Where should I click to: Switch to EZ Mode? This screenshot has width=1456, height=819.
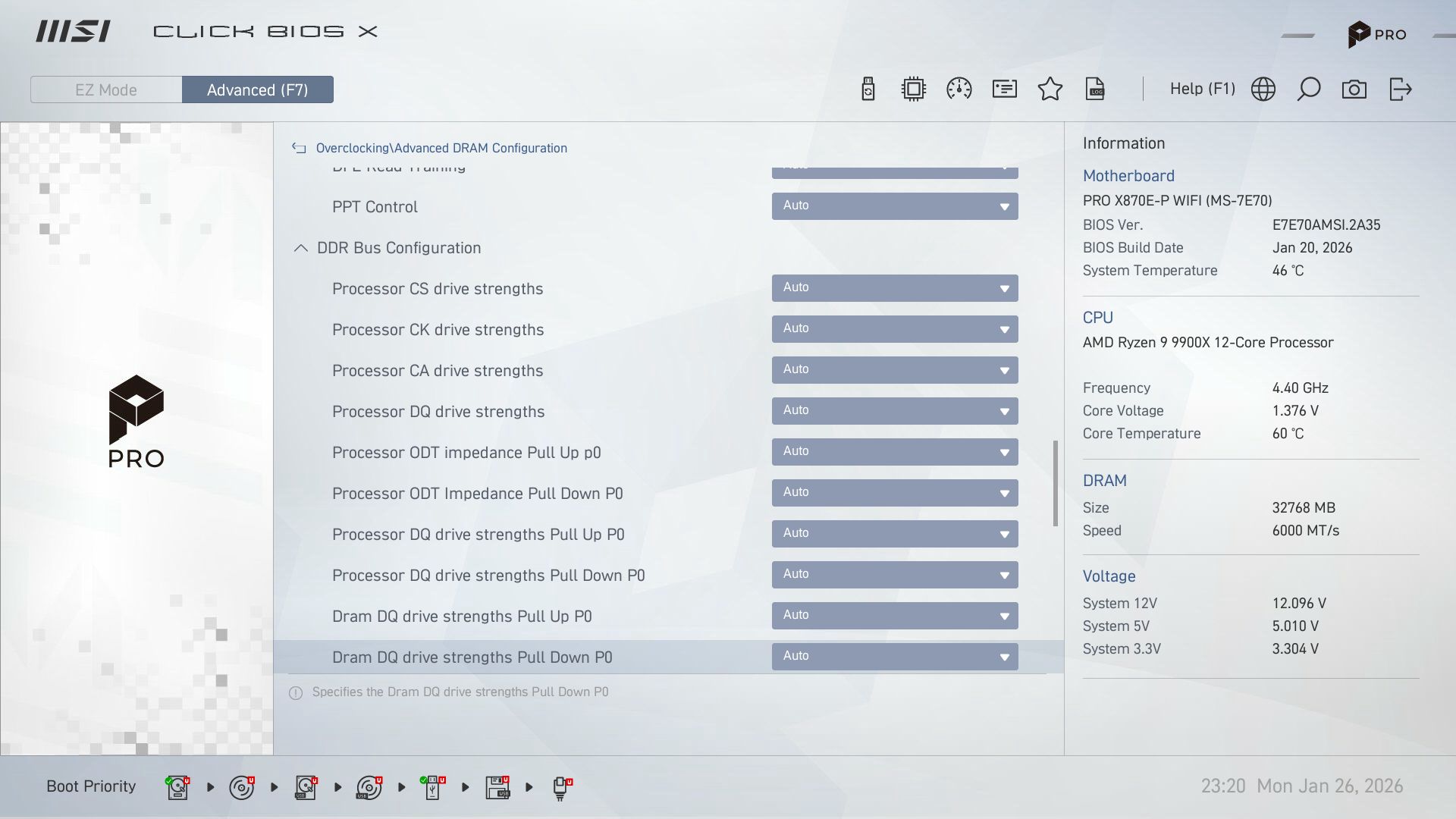coord(105,89)
